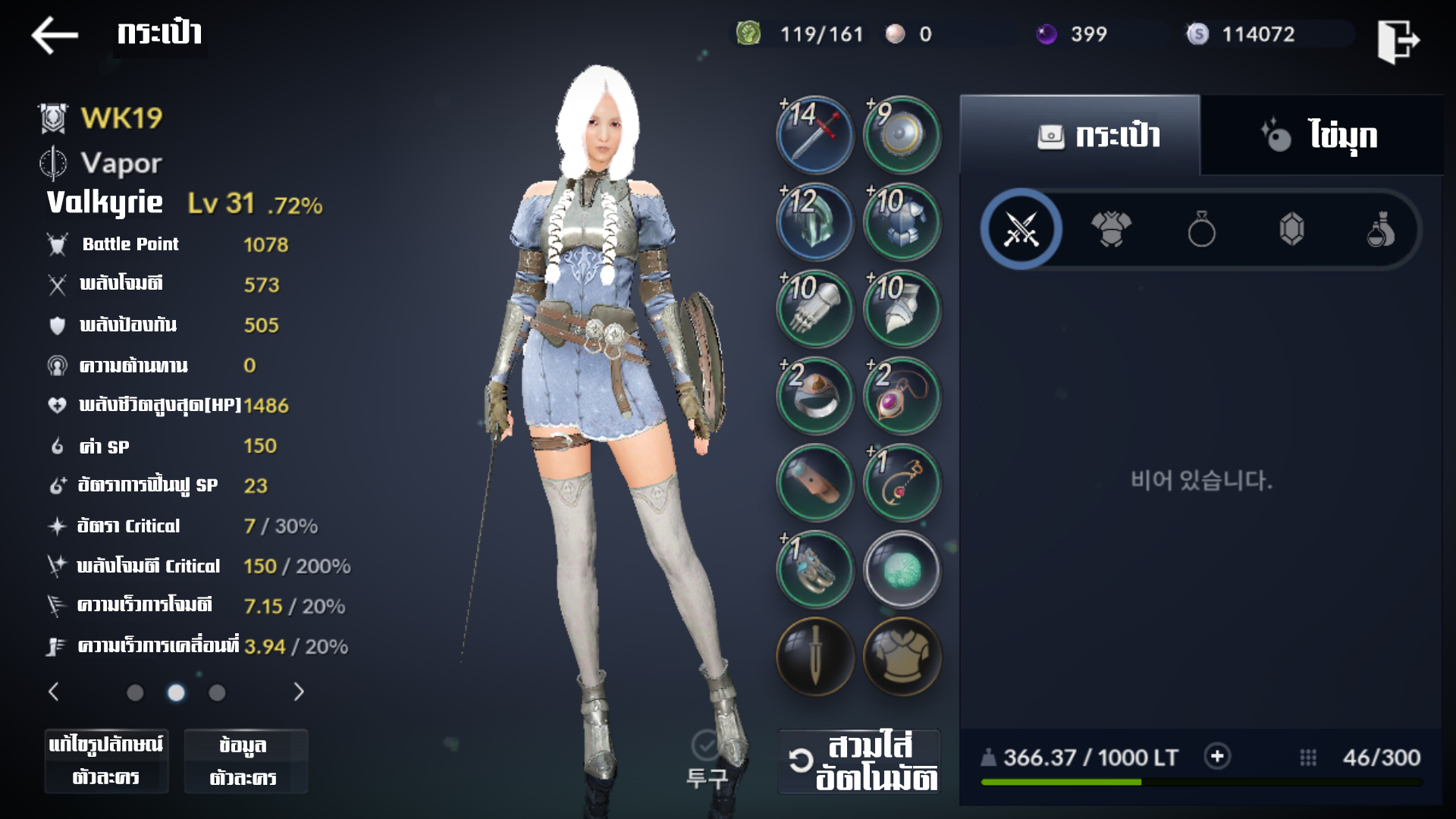Open the +12 helmet equipment slot
Image resolution: width=1456 pixels, height=819 pixels.
pos(815,223)
